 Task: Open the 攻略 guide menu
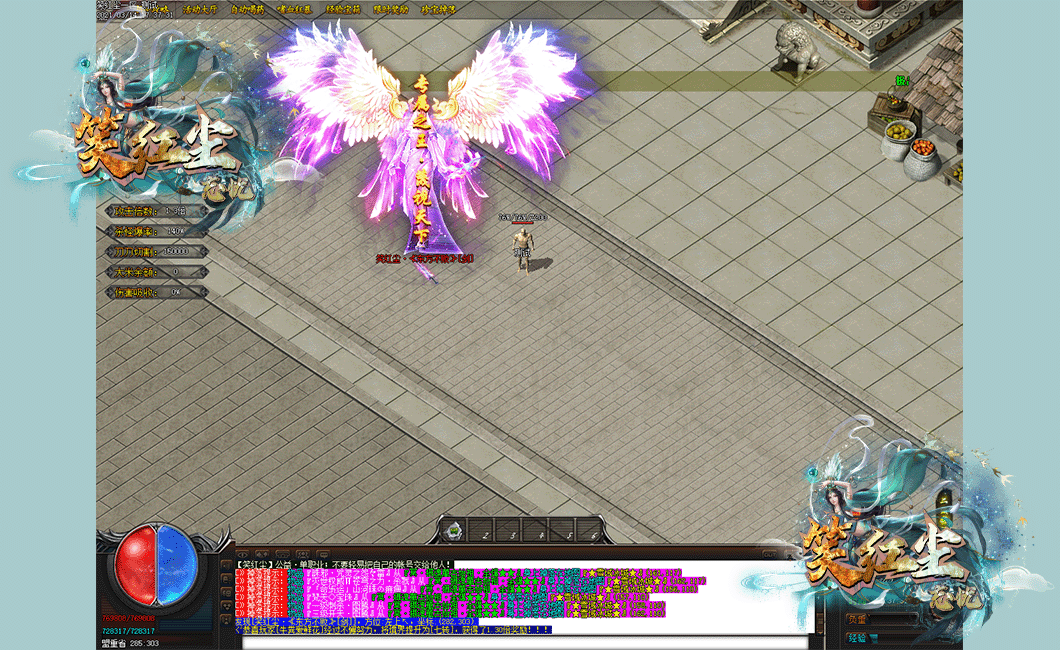click(x=160, y=9)
